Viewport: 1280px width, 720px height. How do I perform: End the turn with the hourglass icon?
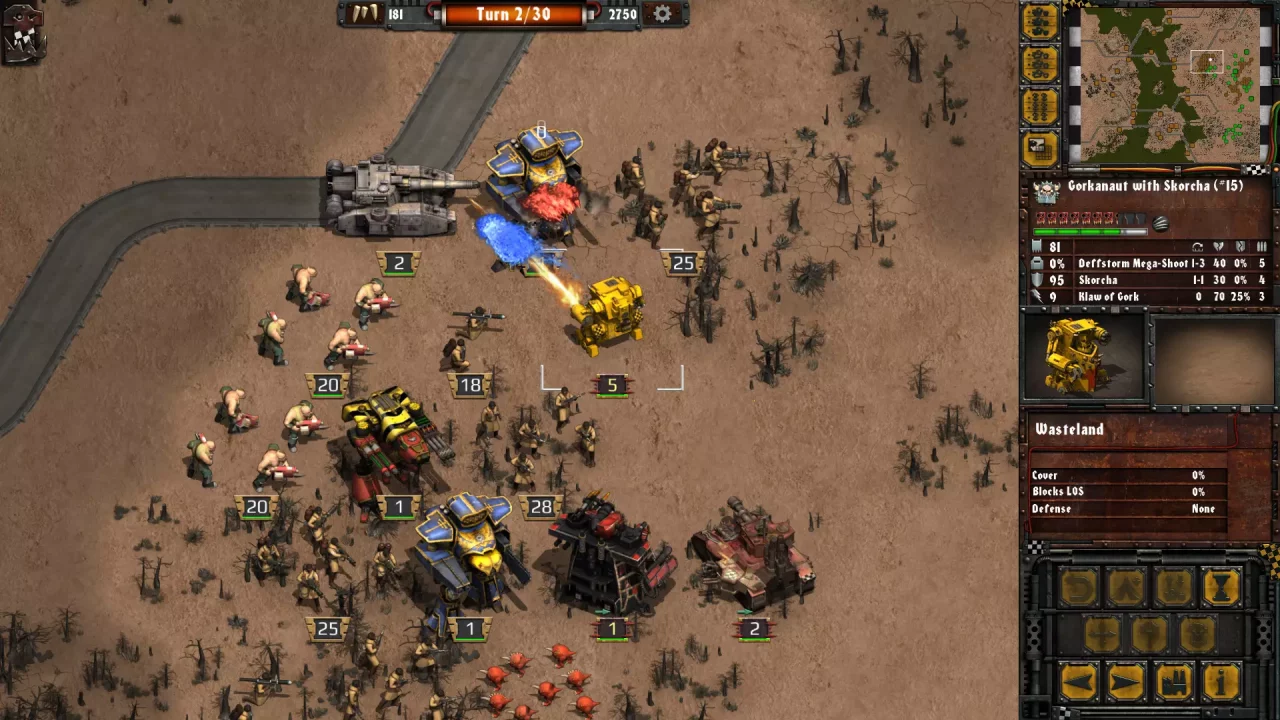1222,587
